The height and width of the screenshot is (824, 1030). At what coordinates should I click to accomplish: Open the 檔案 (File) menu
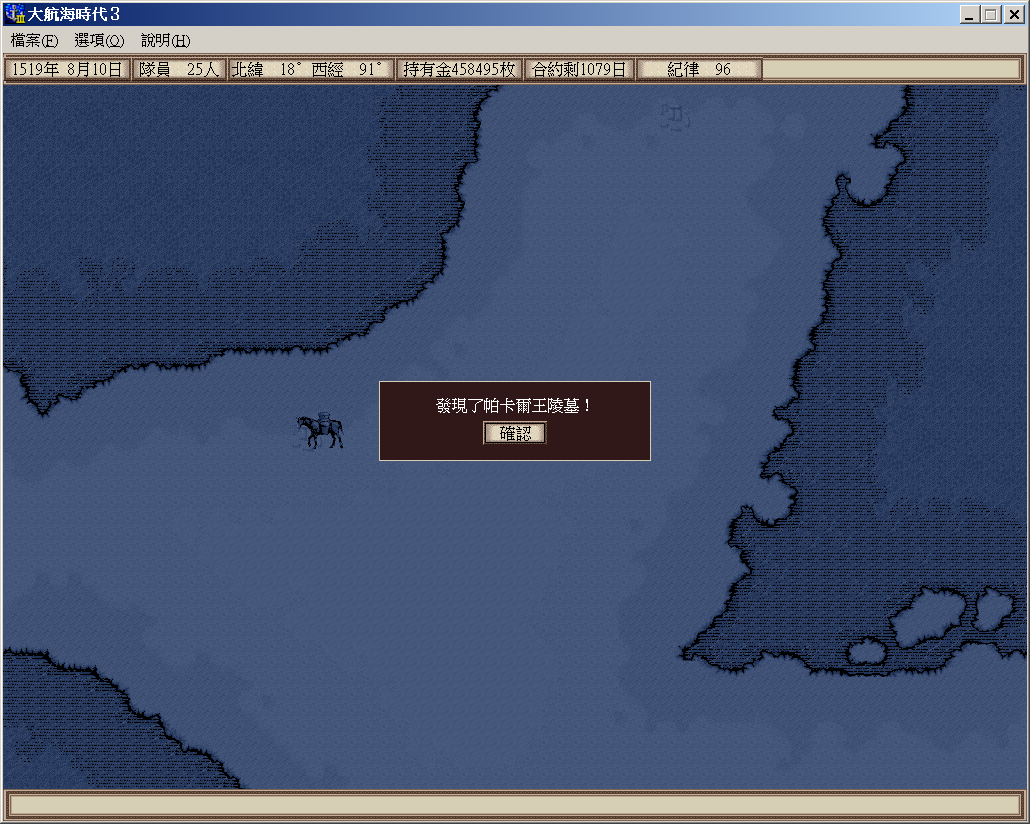35,41
